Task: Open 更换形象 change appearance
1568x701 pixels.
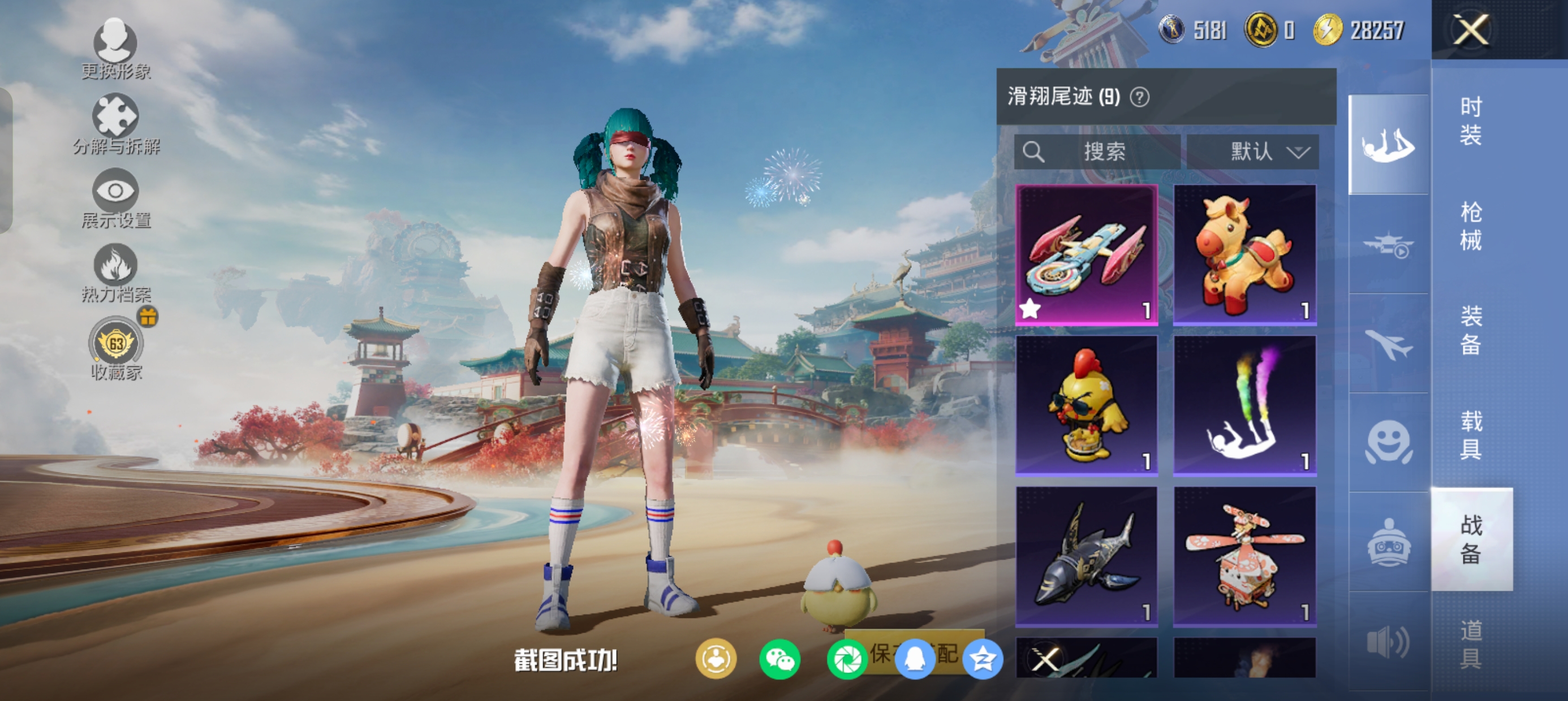Action: (115, 49)
